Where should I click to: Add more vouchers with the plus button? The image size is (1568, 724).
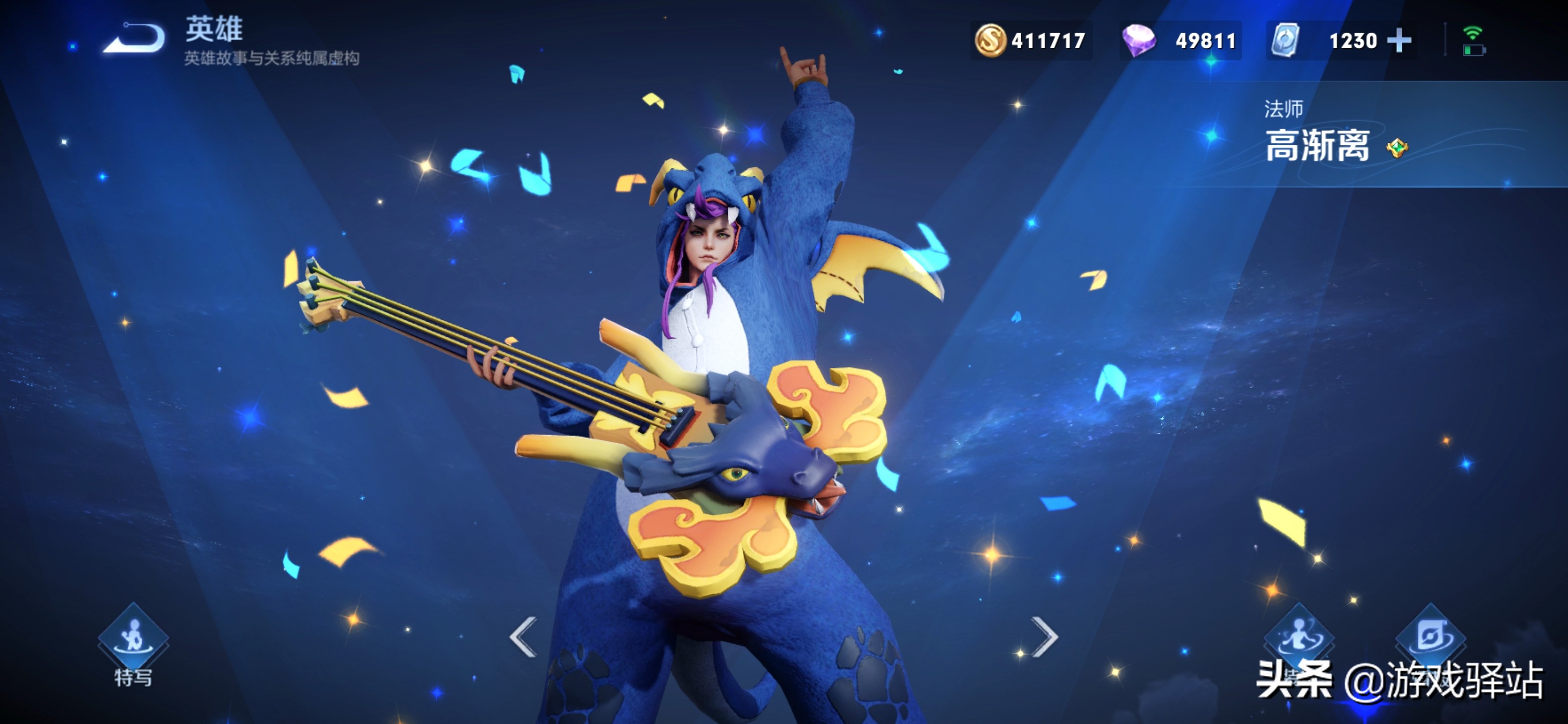(x=1399, y=41)
